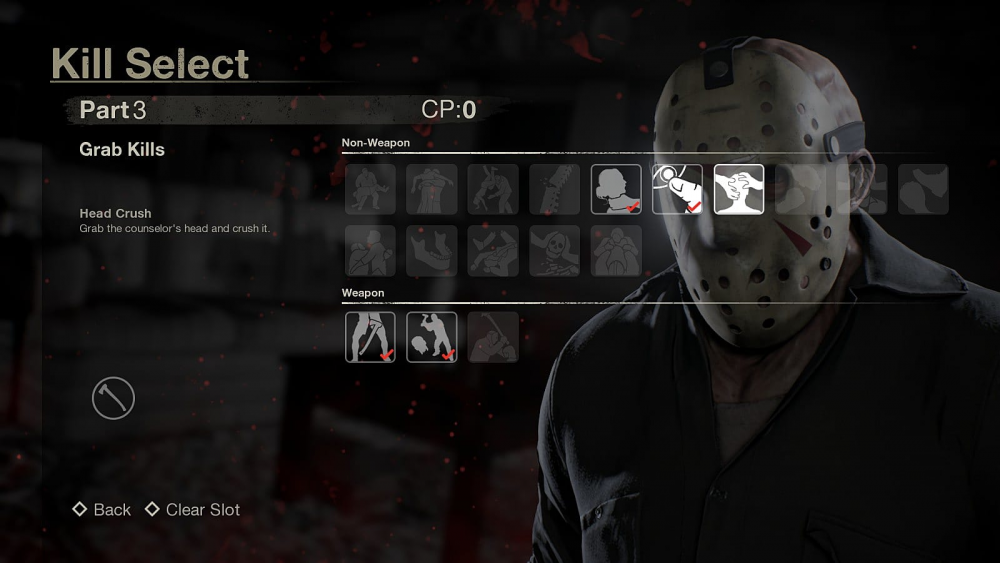1000x563 pixels.
Task: Select the checked woman's head silhouette kill
Action: (616, 190)
